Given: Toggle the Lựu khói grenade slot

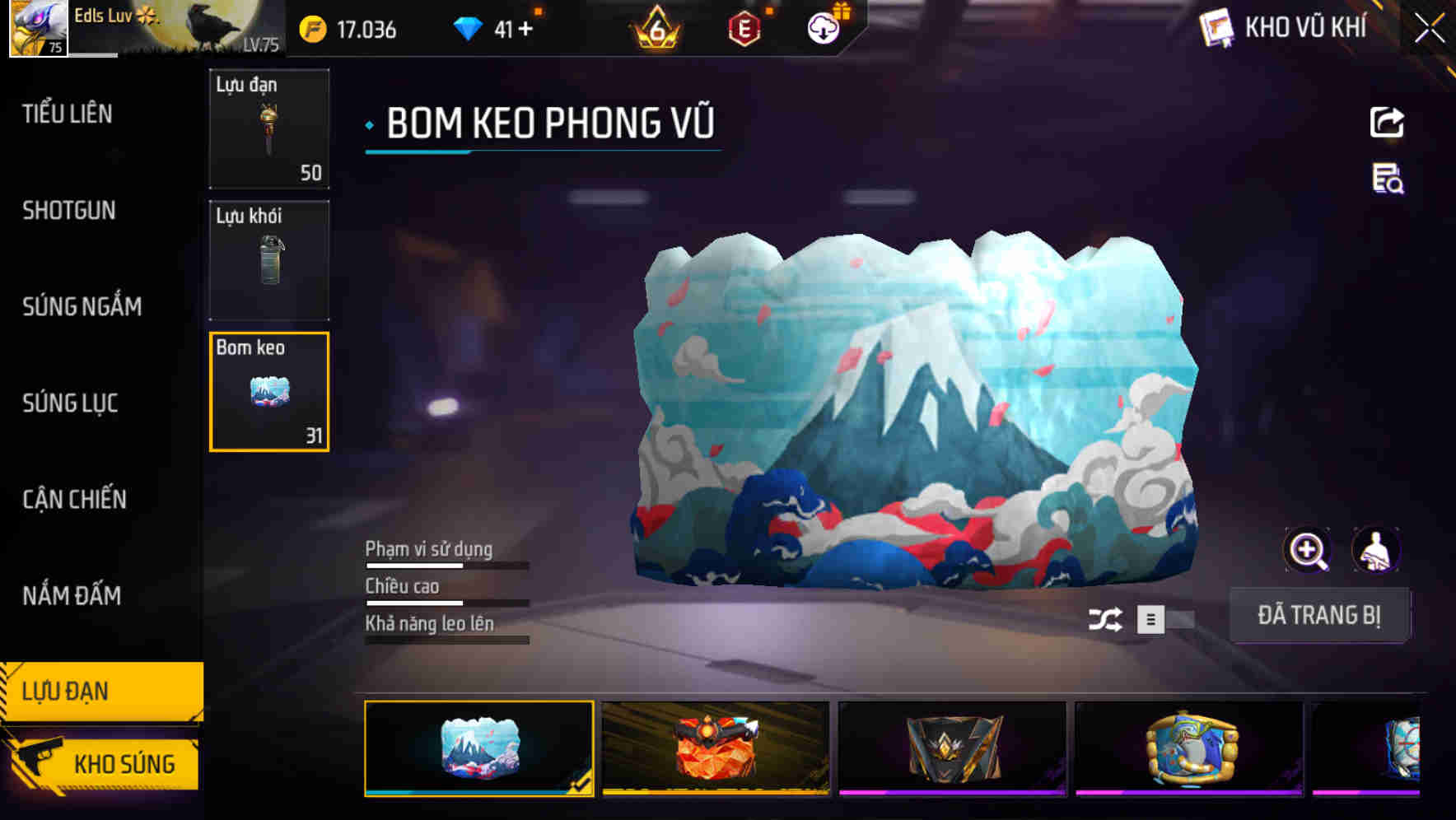Looking at the screenshot, I should (269, 260).
